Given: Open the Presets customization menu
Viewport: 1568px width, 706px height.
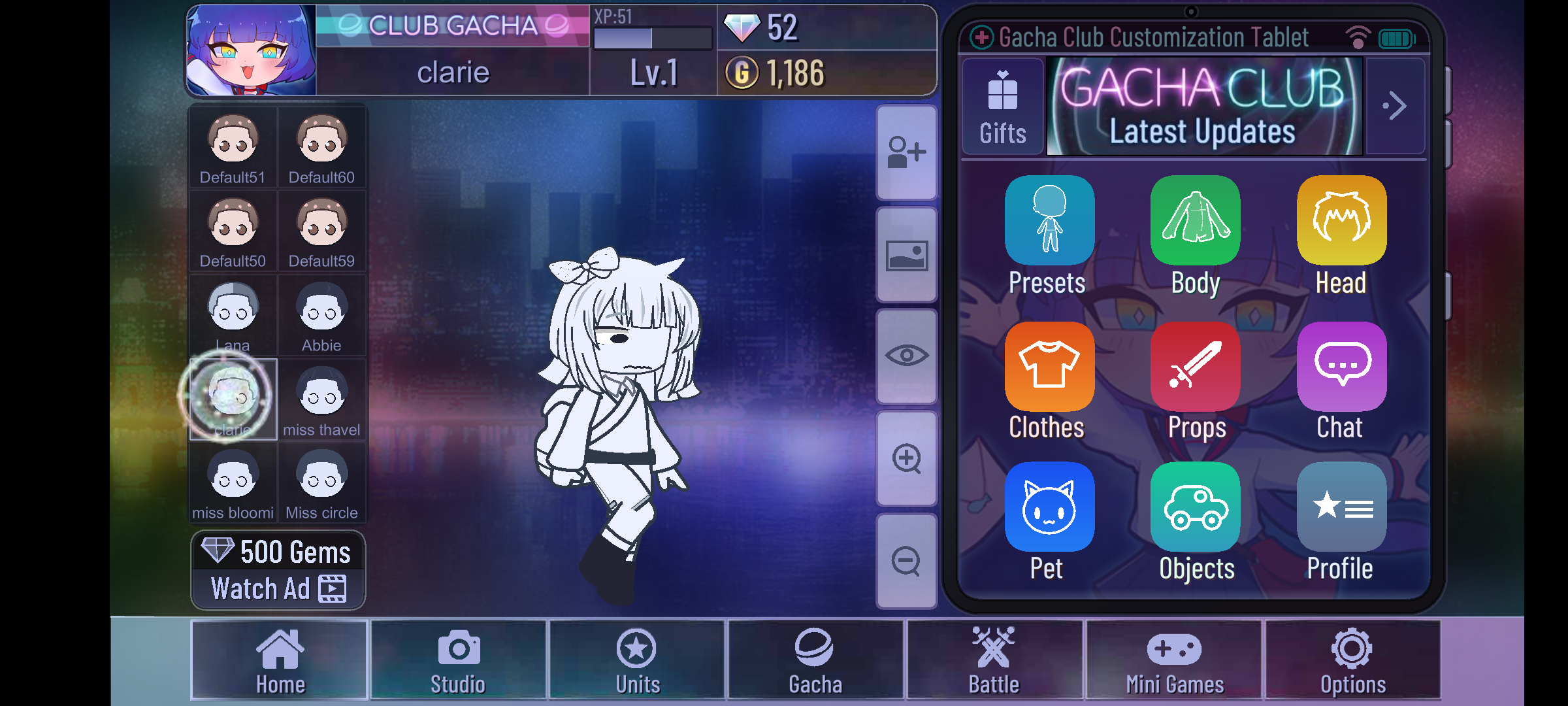Looking at the screenshot, I should 1049,221.
